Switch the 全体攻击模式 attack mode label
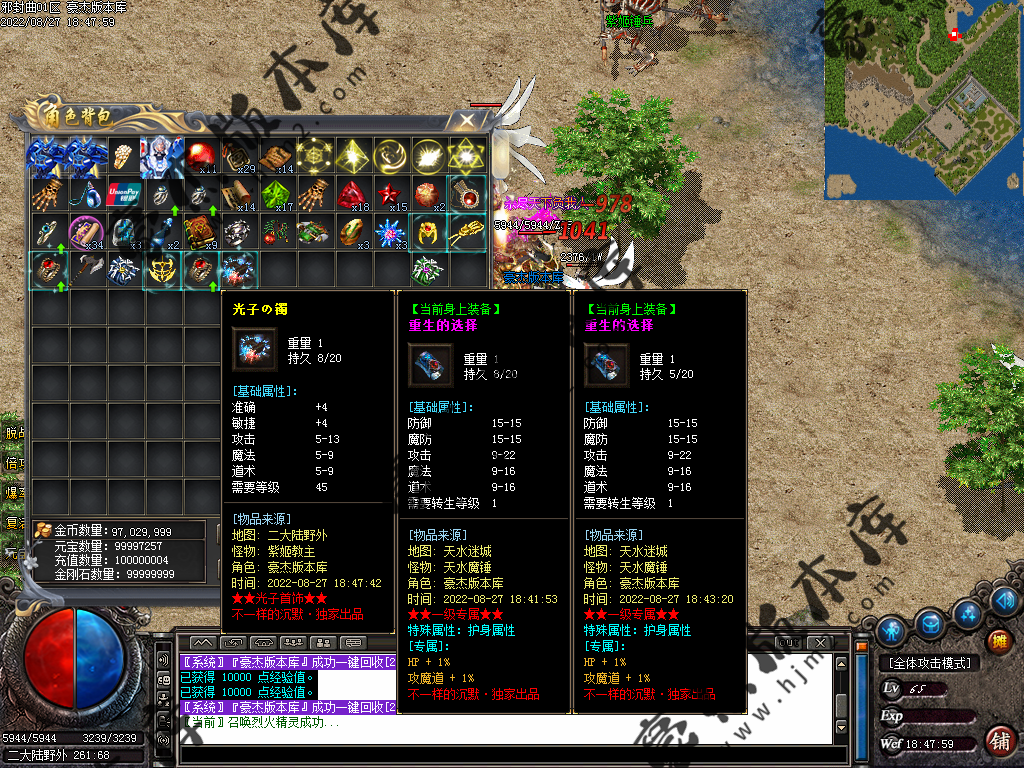The height and width of the screenshot is (768, 1024). pyautogui.click(x=929, y=663)
